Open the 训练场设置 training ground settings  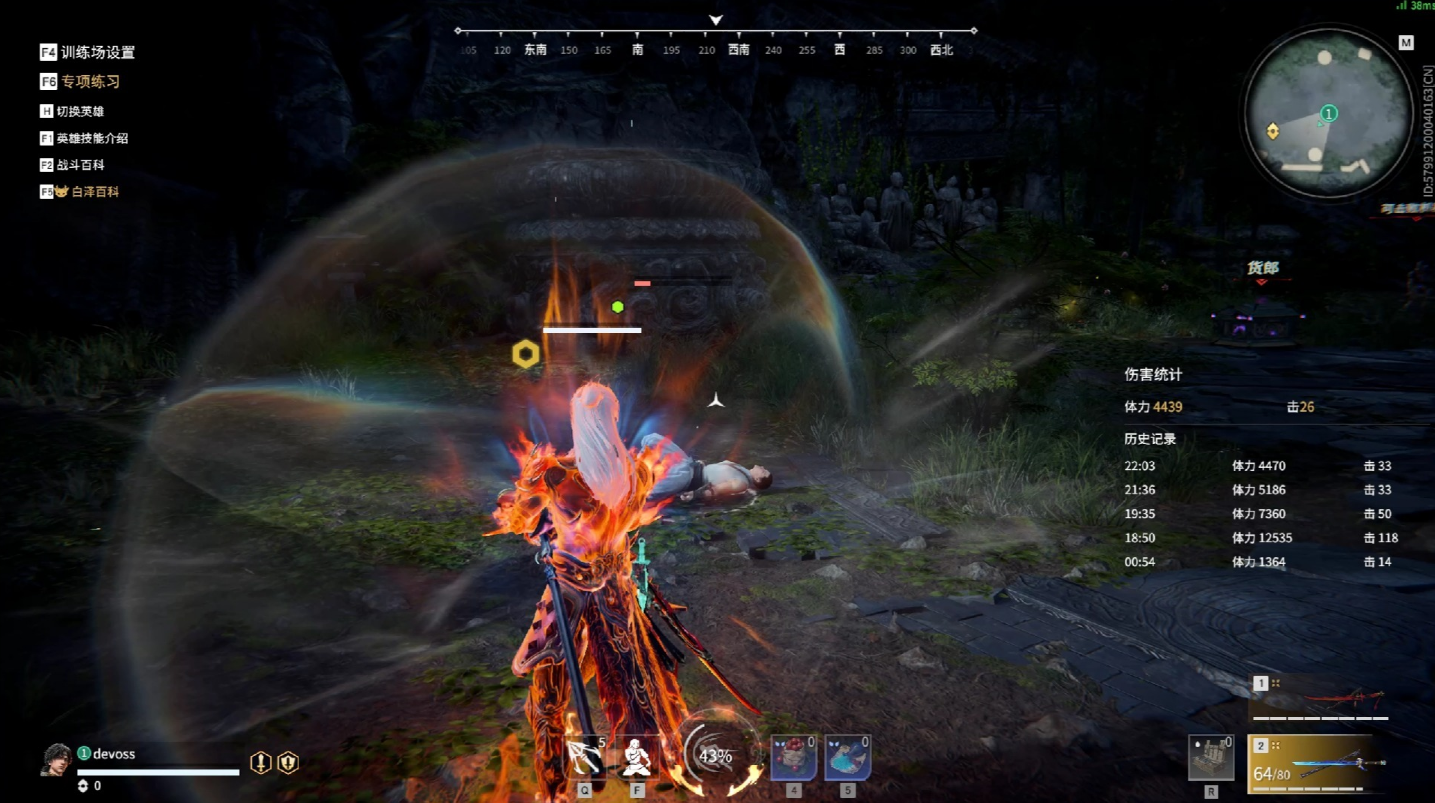click(x=87, y=52)
